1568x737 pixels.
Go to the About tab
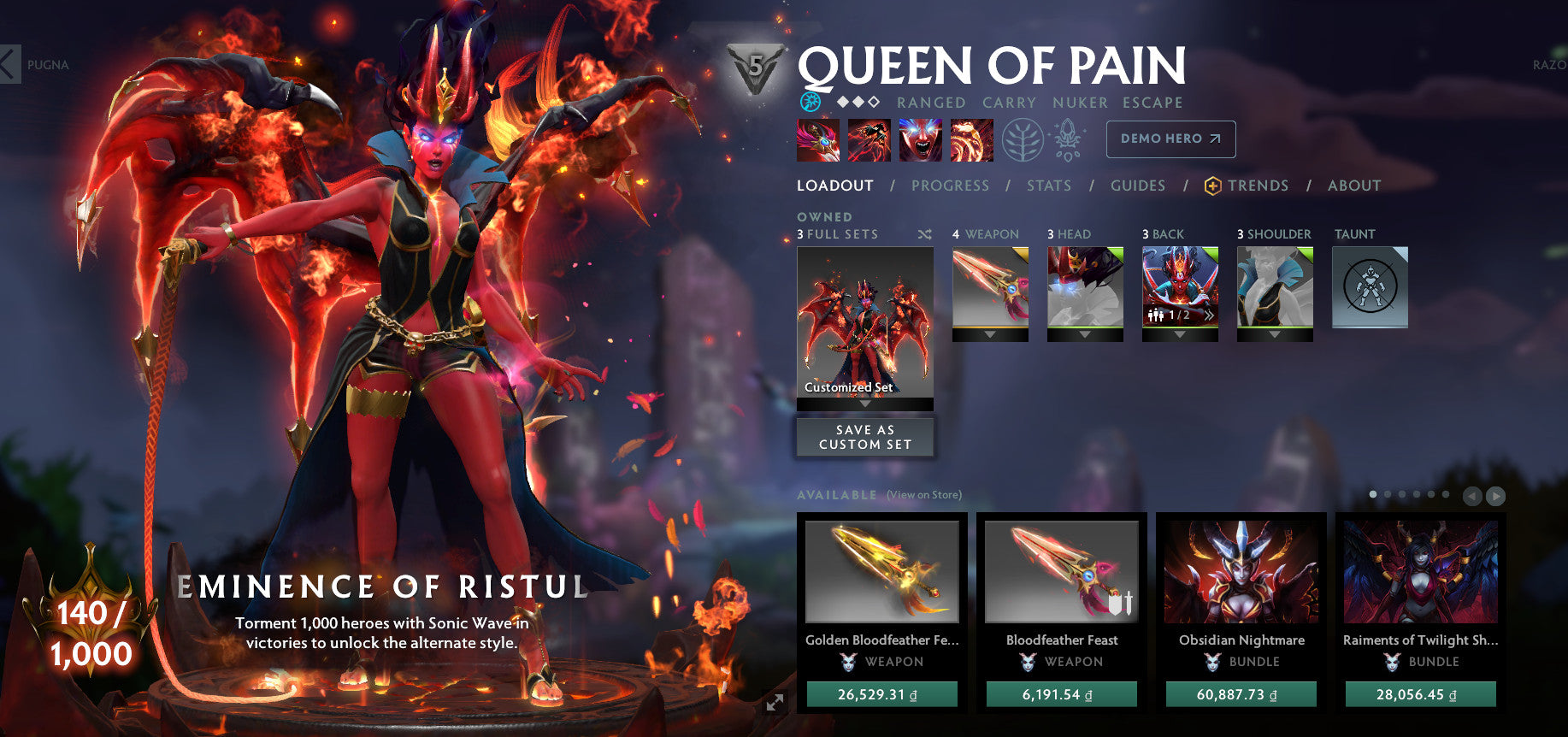[1354, 186]
